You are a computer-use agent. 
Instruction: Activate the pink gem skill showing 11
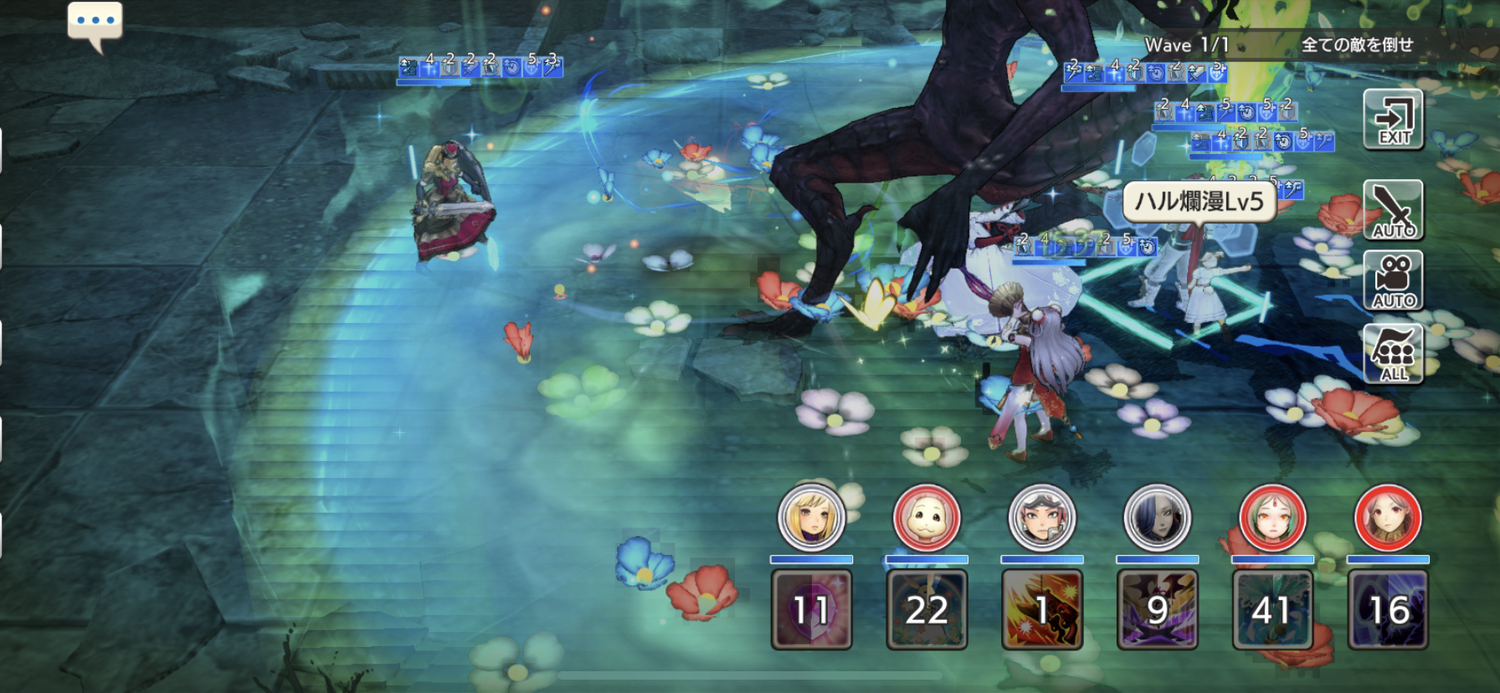[x=811, y=609]
